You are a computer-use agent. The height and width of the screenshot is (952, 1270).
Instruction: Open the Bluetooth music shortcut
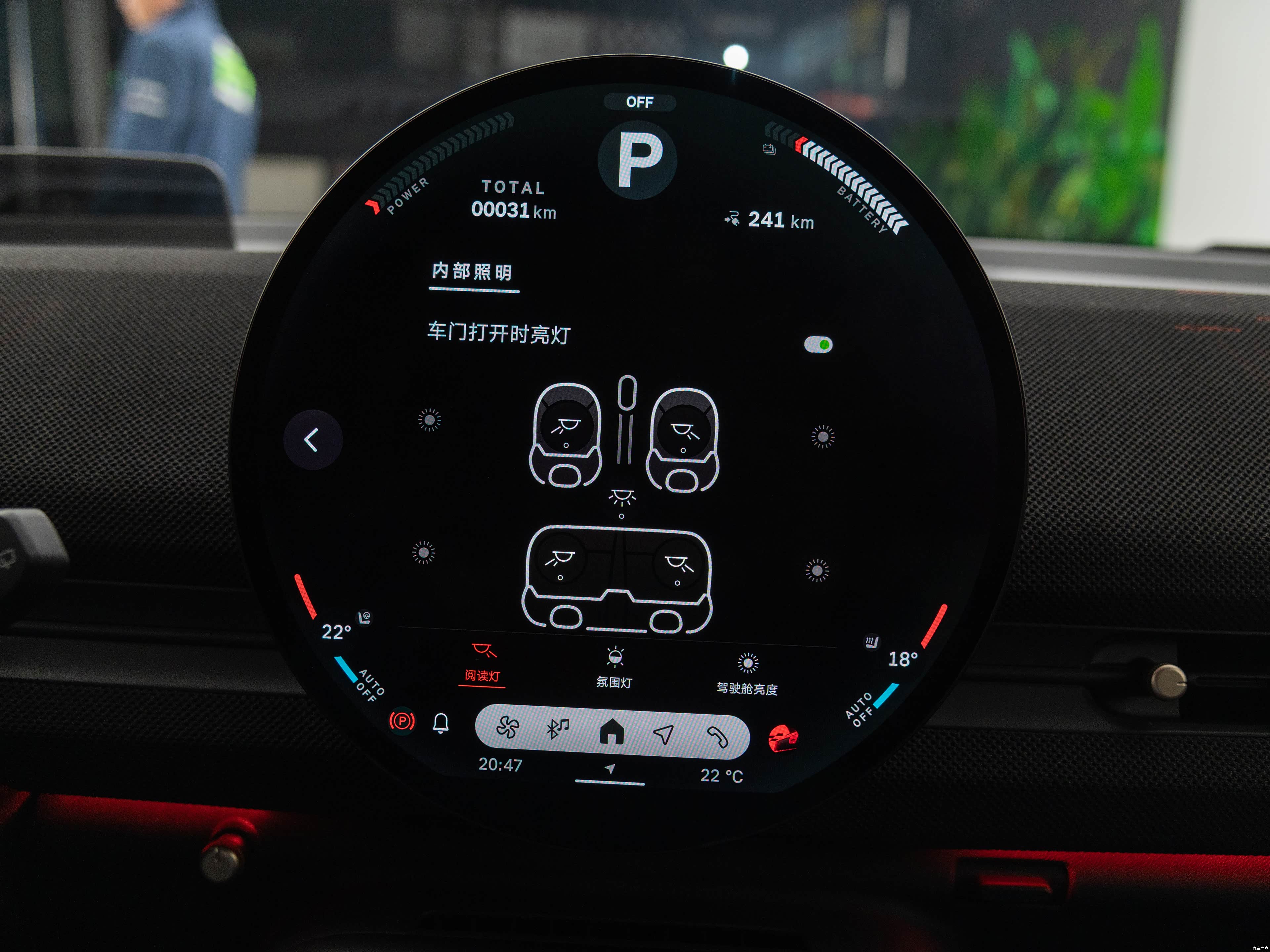[x=557, y=729]
